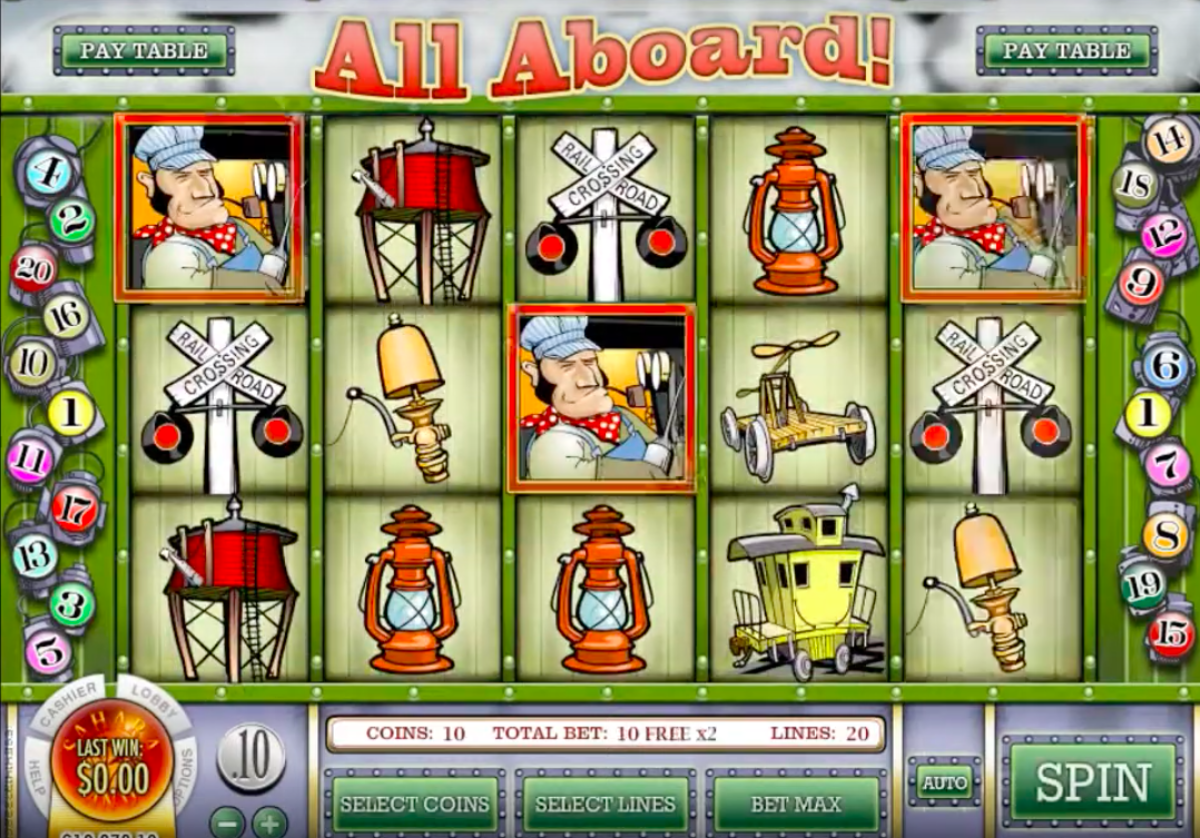
Task: Select payline lamp number 20
Action: coord(33,267)
